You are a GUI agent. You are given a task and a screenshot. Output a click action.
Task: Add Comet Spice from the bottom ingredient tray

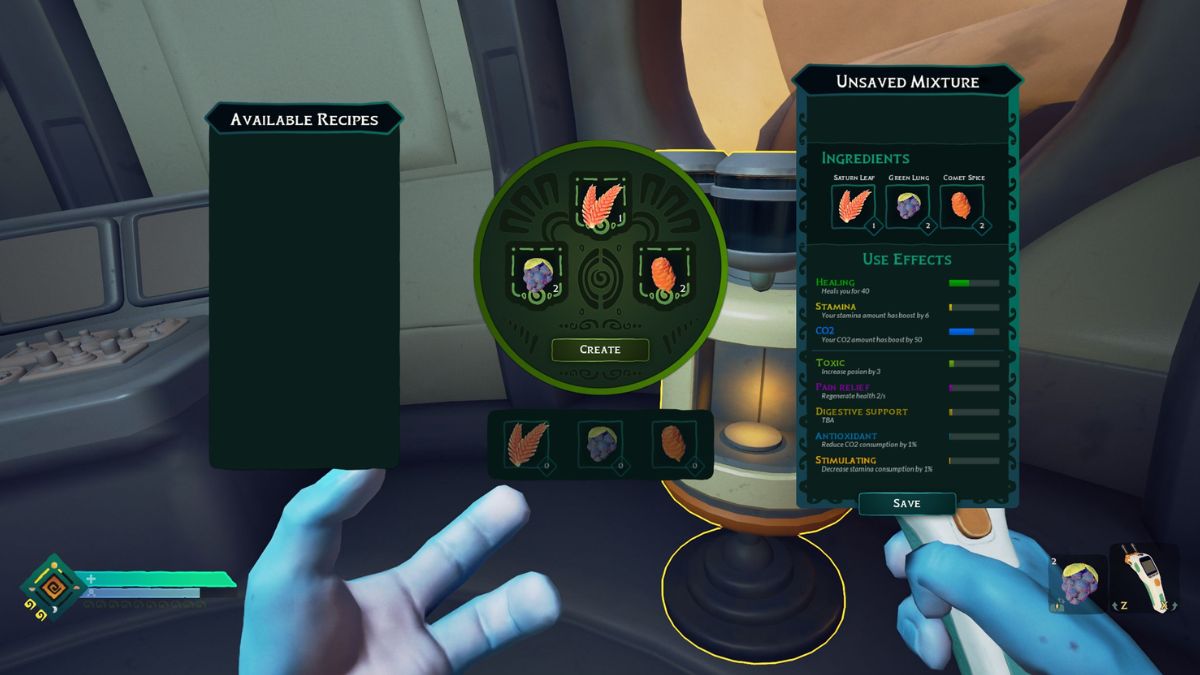(673, 444)
